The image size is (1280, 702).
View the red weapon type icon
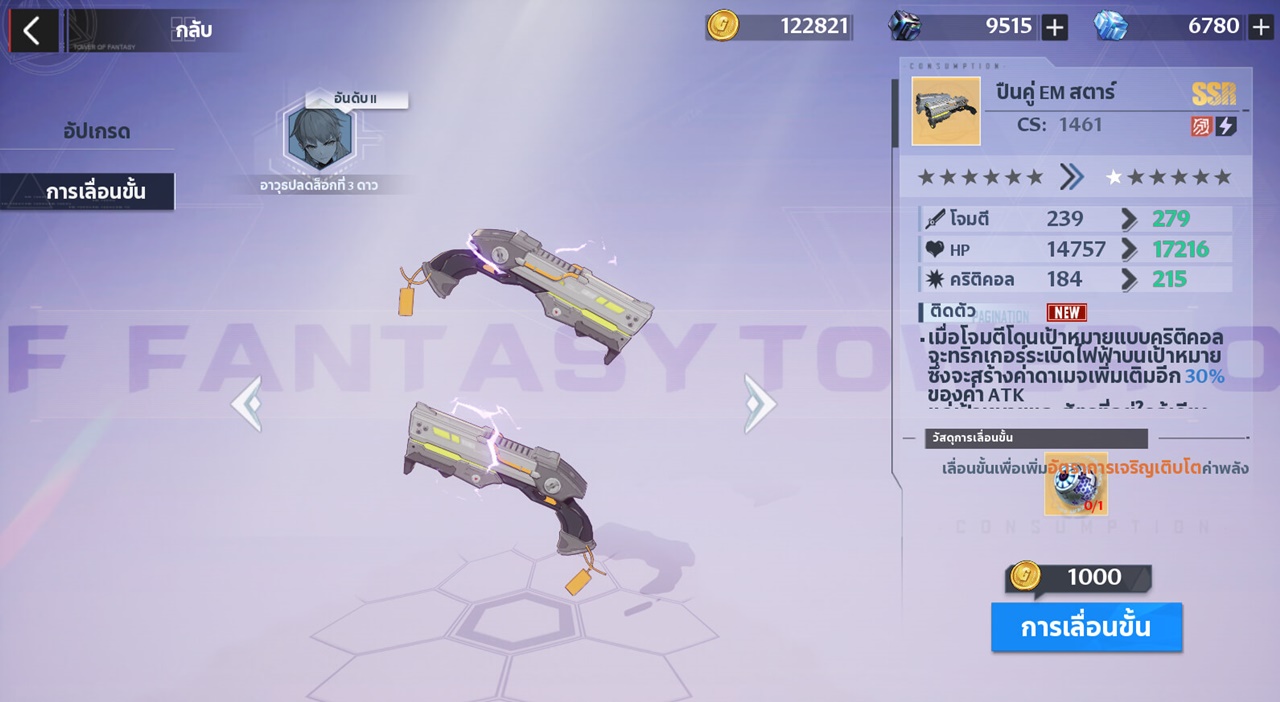tap(1202, 126)
